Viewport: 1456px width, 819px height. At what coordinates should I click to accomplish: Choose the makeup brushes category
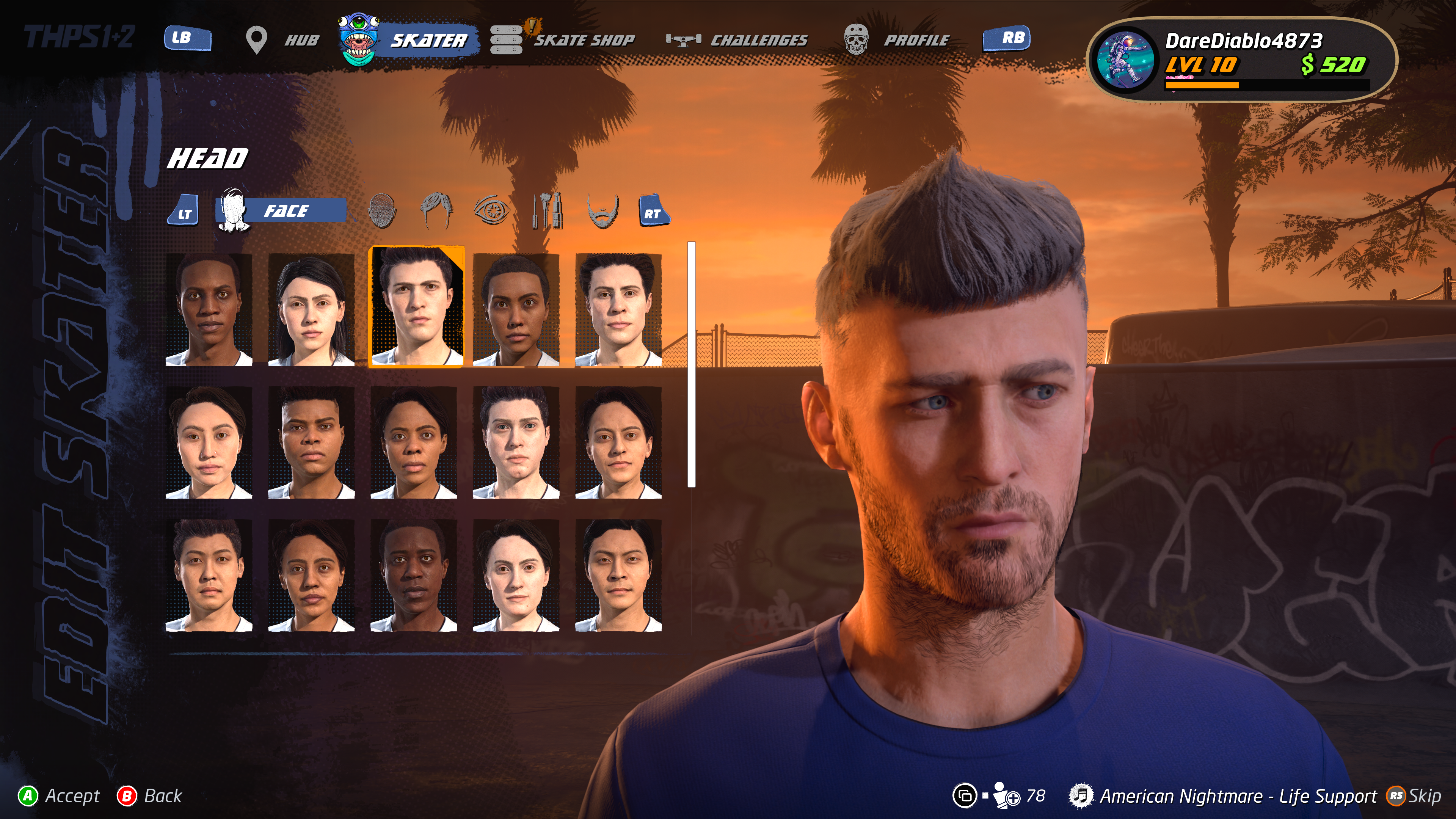click(547, 212)
